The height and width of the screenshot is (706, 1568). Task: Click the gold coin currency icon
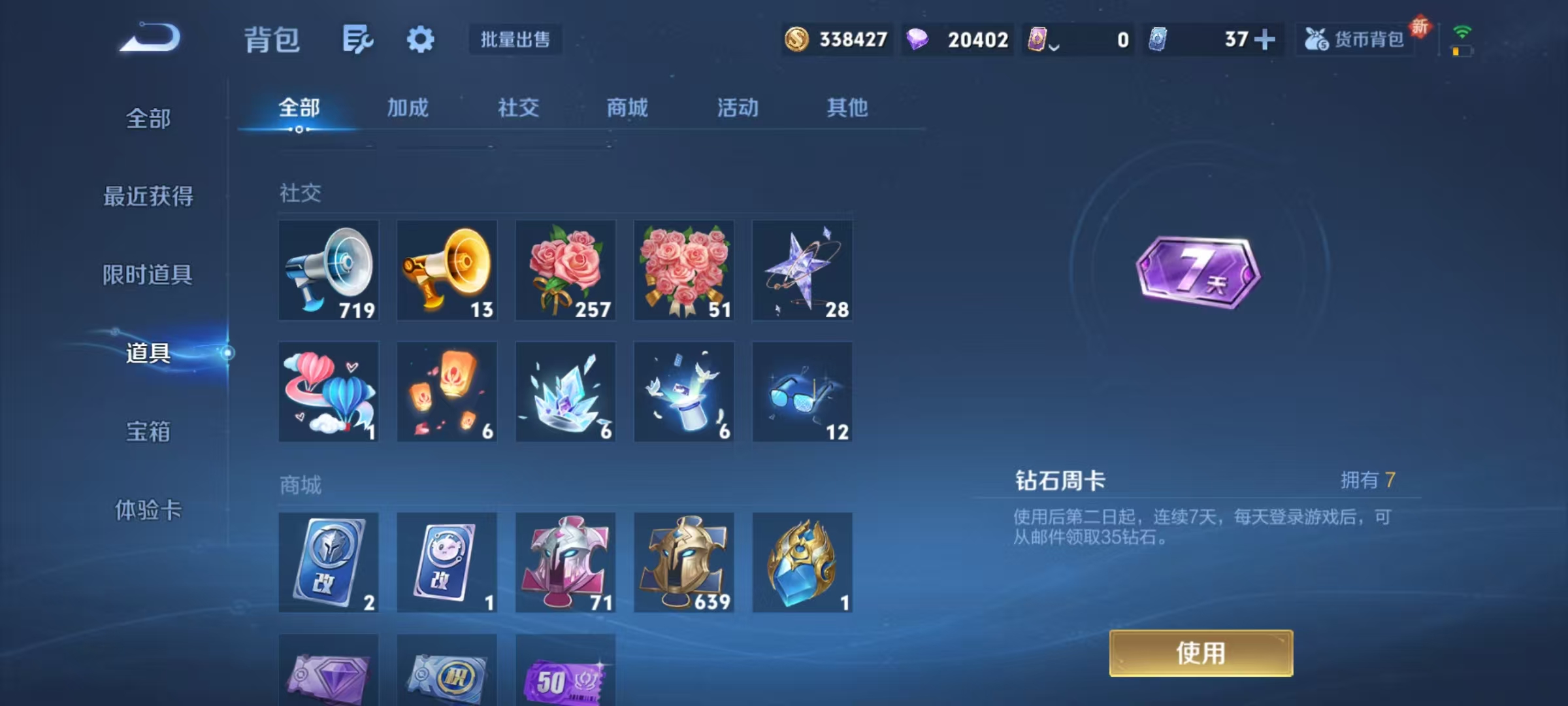[796, 40]
